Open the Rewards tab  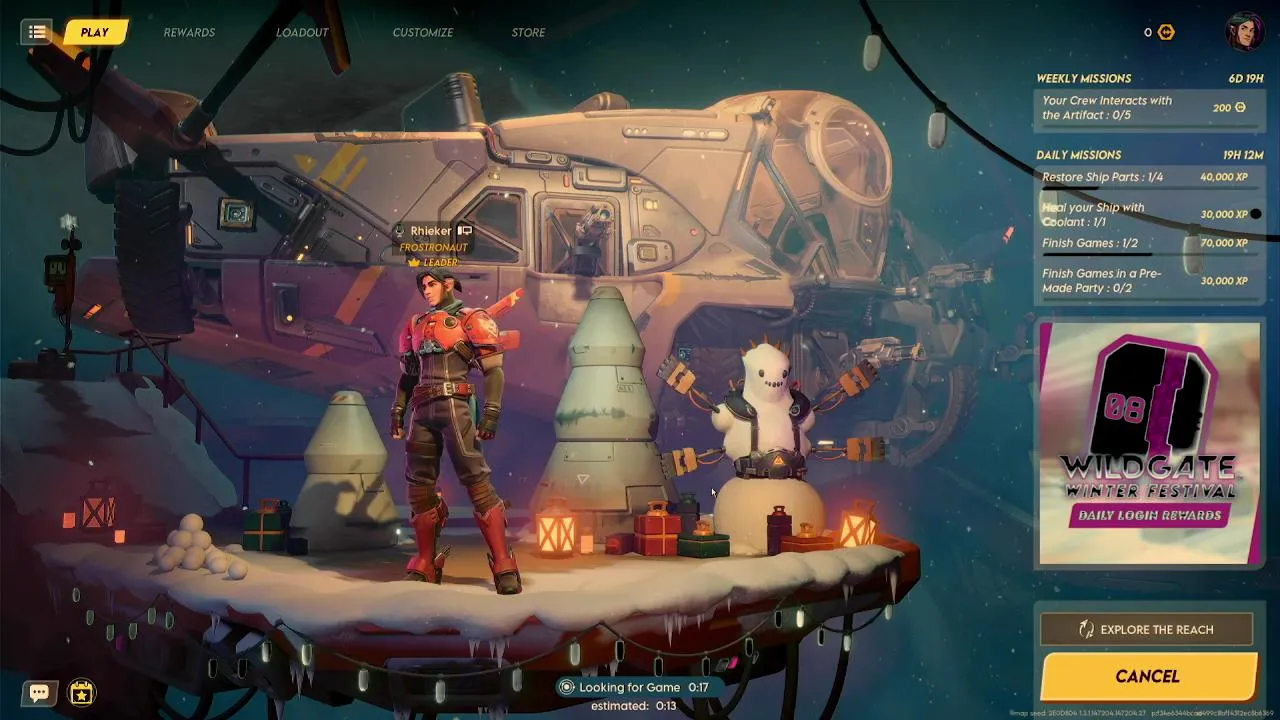click(x=189, y=33)
